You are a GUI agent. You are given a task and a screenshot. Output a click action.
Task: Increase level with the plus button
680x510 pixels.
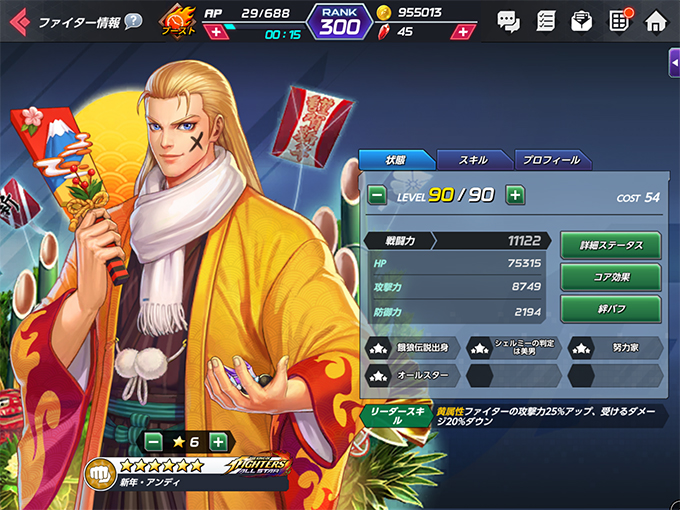click(x=514, y=195)
